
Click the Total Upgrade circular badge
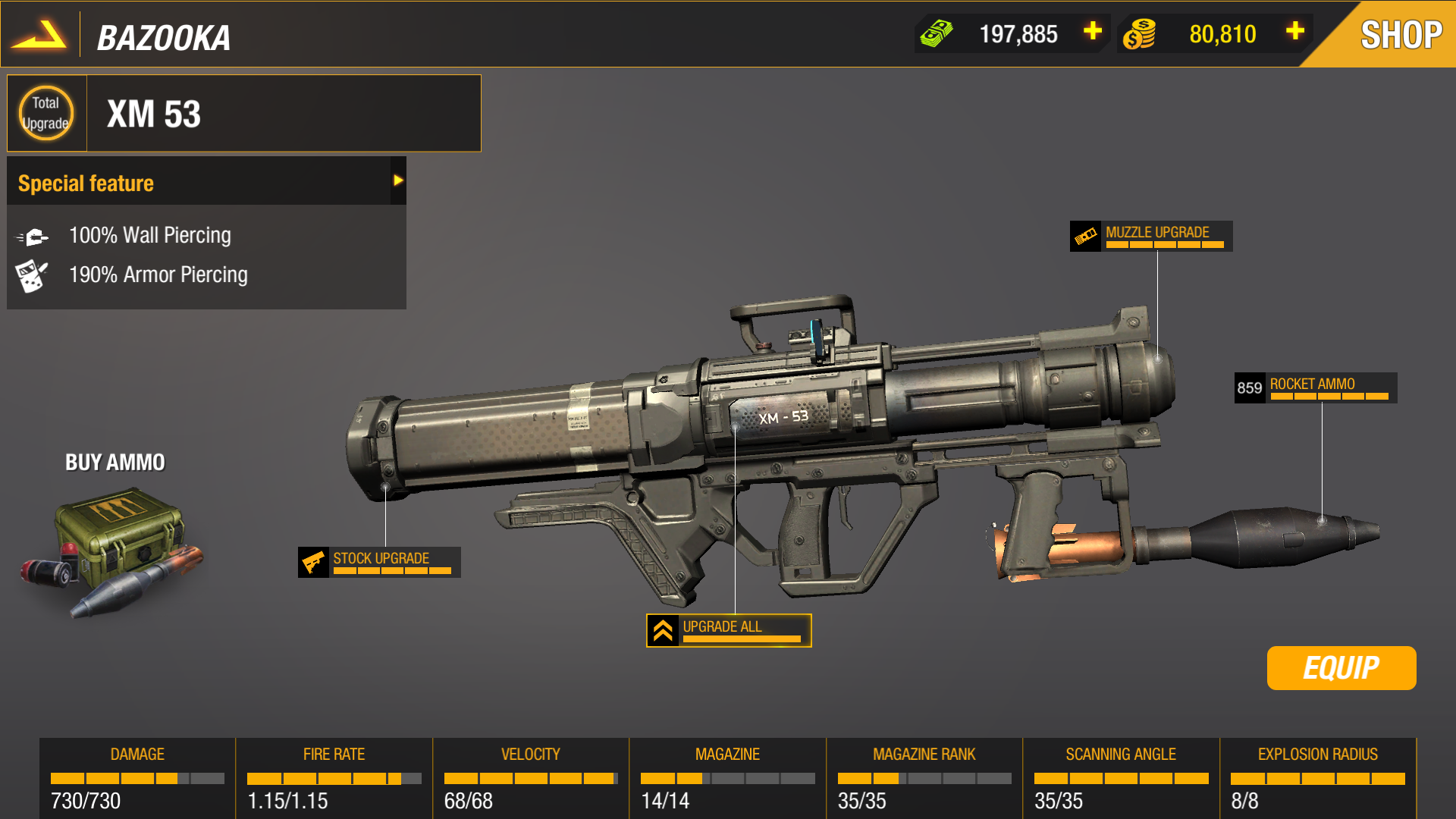[45, 113]
